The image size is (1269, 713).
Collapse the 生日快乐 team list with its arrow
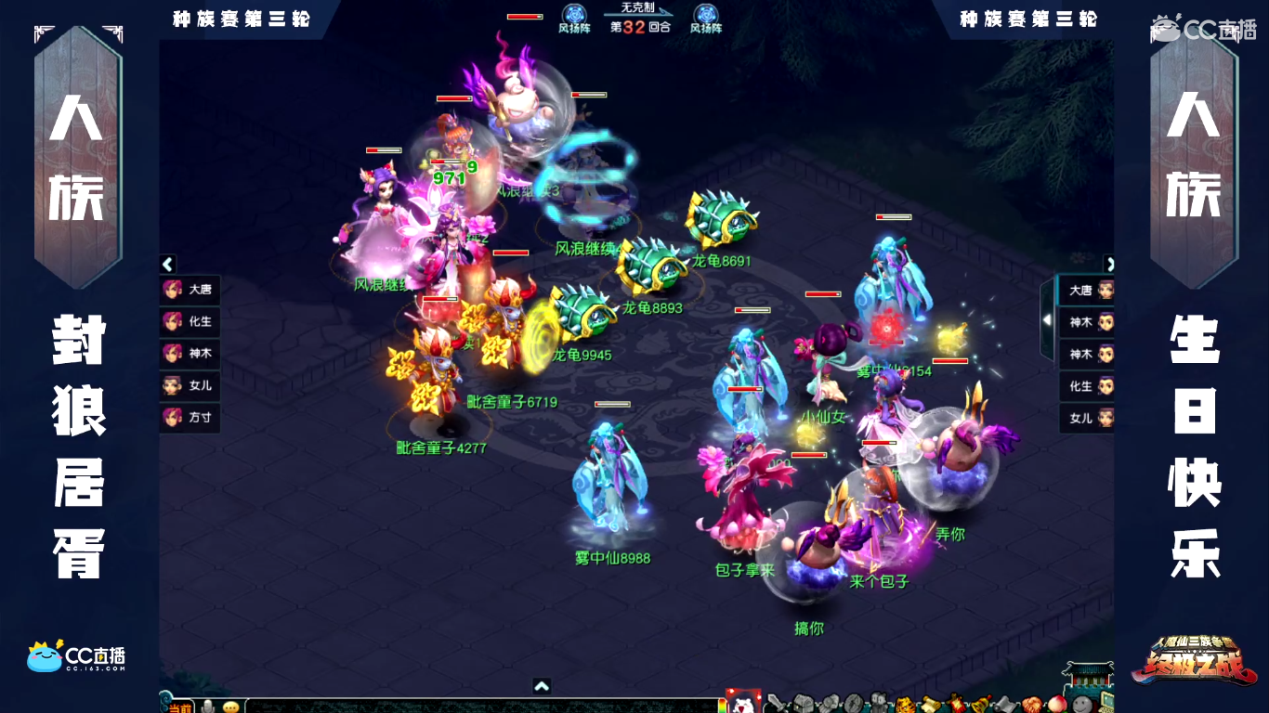coord(1108,264)
